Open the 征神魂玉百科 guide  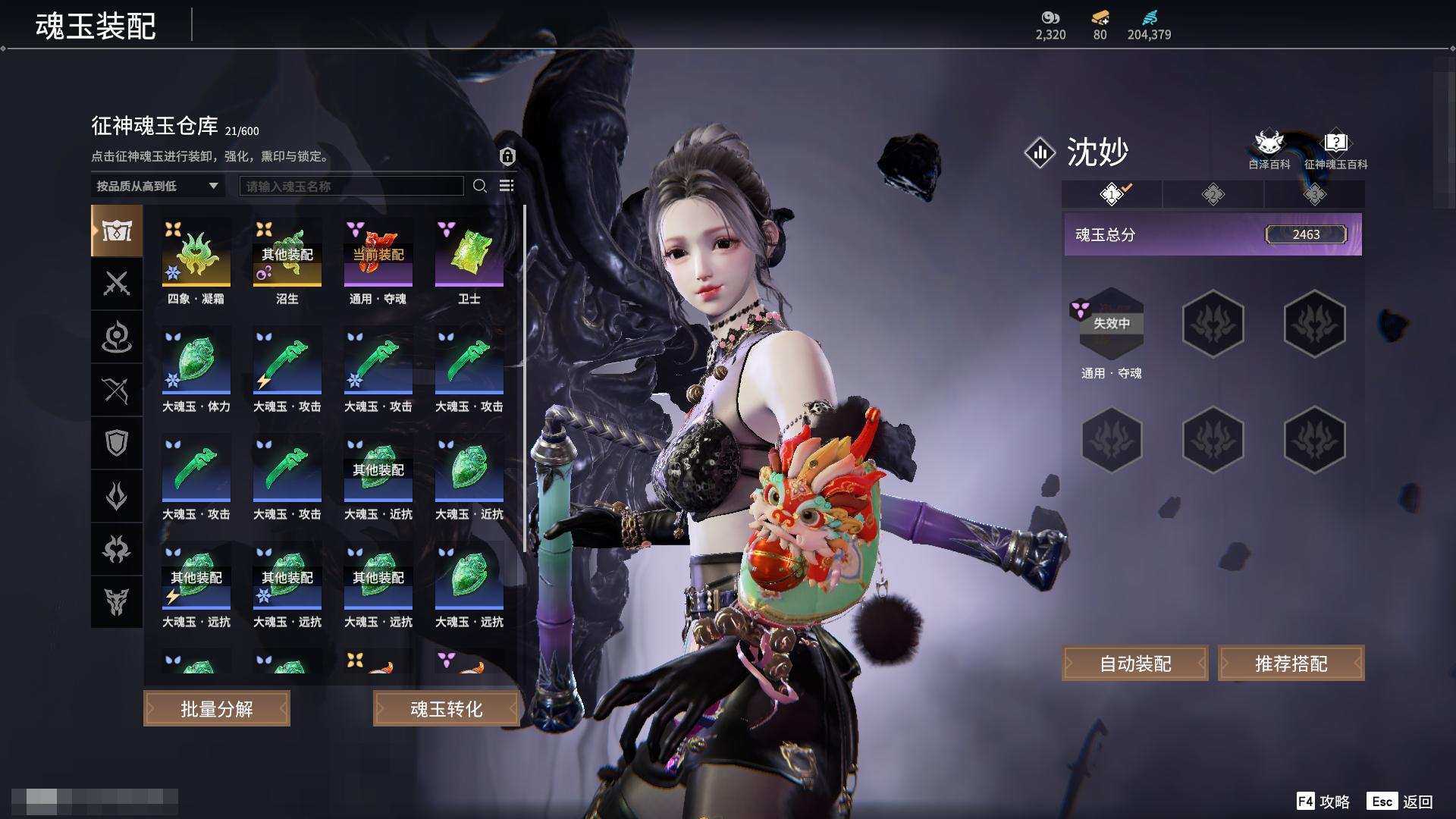1335,149
